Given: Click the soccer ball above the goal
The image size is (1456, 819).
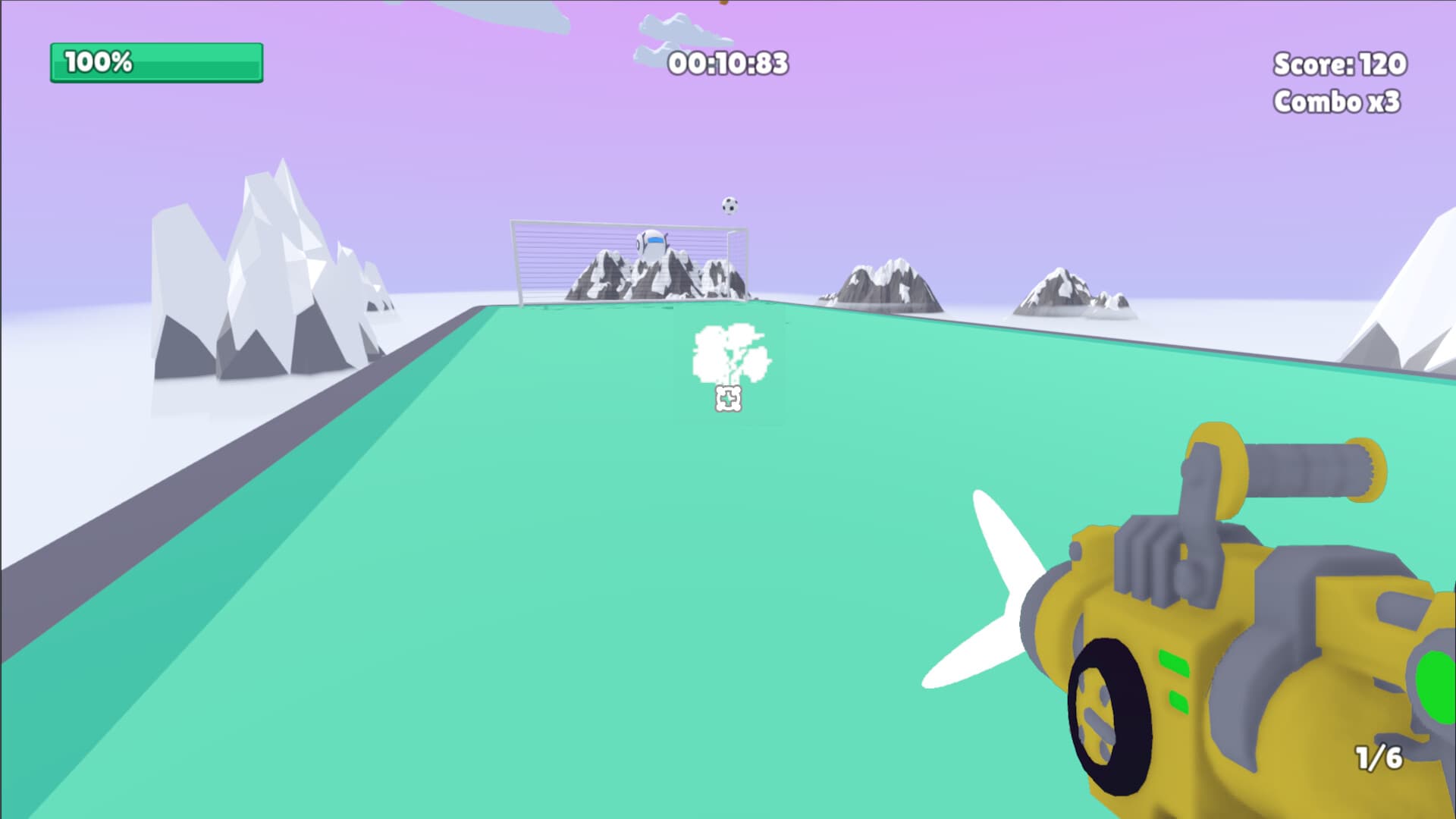Looking at the screenshot, I should 728,204.
